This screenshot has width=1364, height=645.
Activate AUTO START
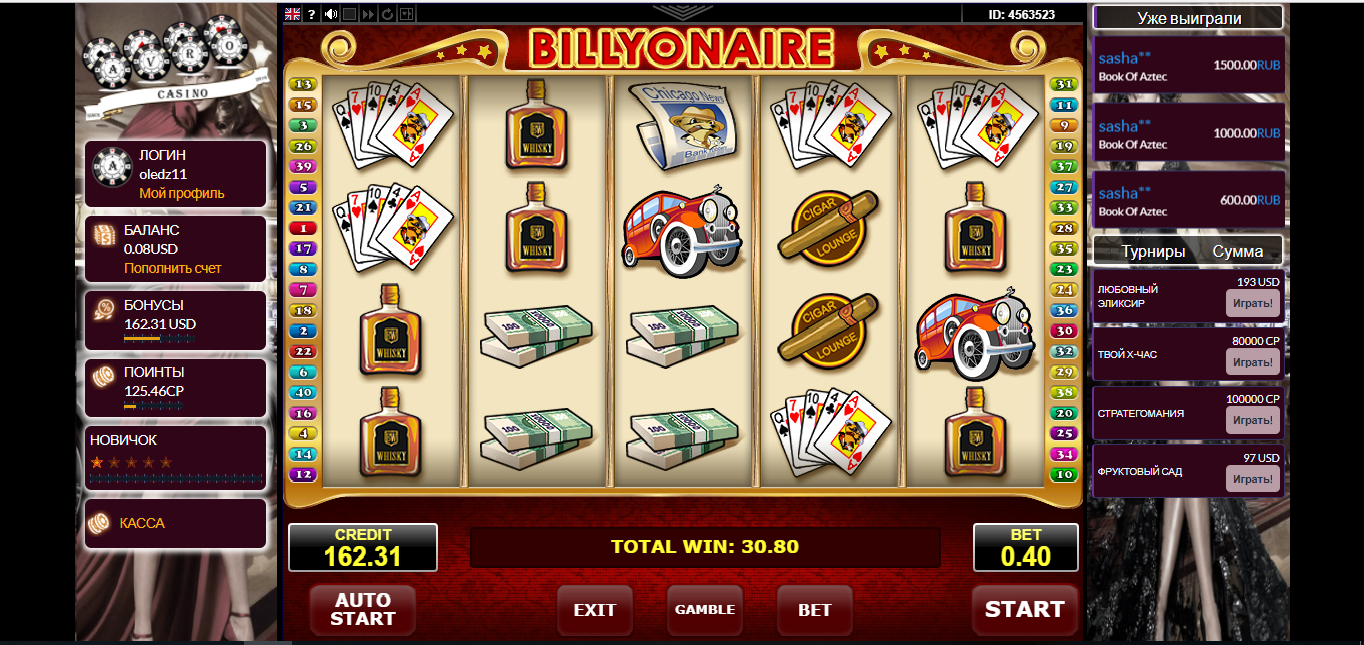[x=362, y=610]
